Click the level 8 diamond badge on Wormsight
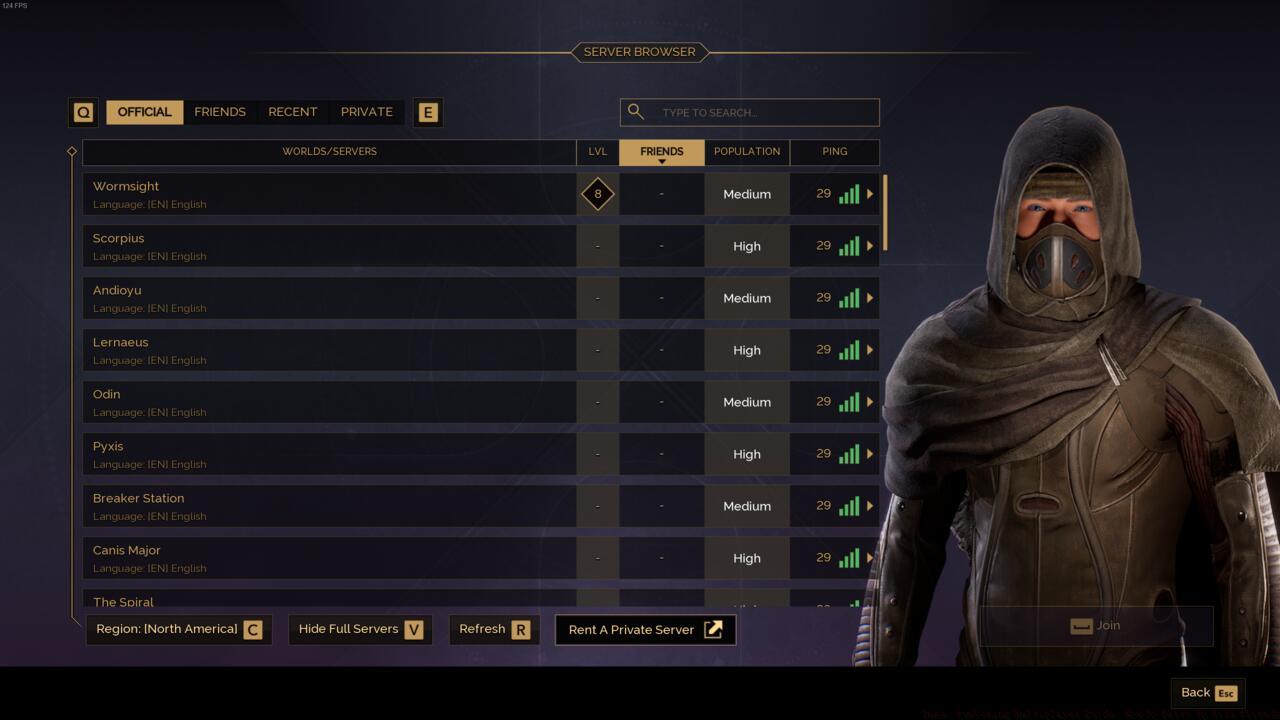The height and width of the screenshot is (720, 1280). 597,194
